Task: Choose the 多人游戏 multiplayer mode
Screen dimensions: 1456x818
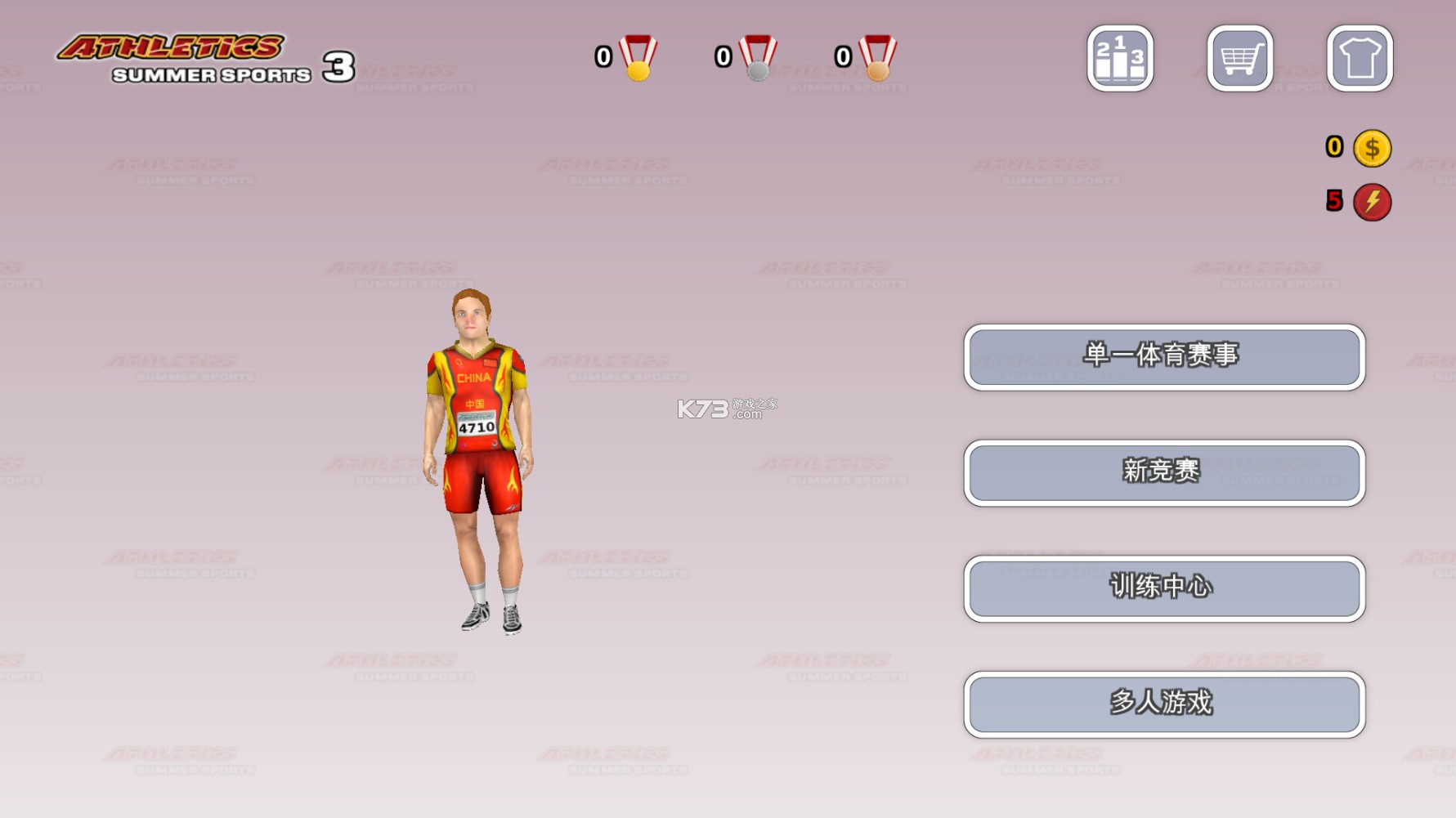Action: (1164, 704)
